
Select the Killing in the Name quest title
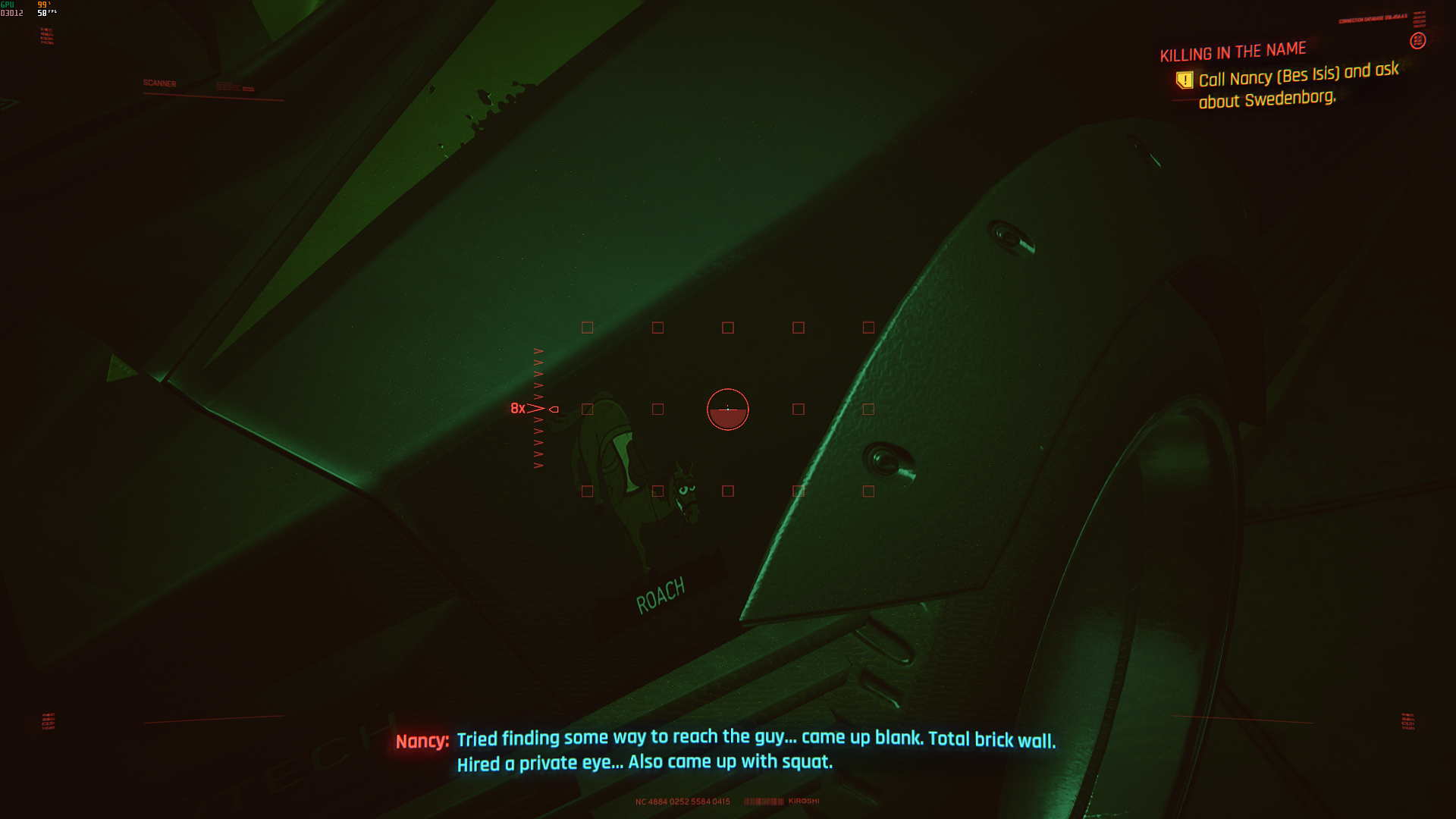(1233, 52)
